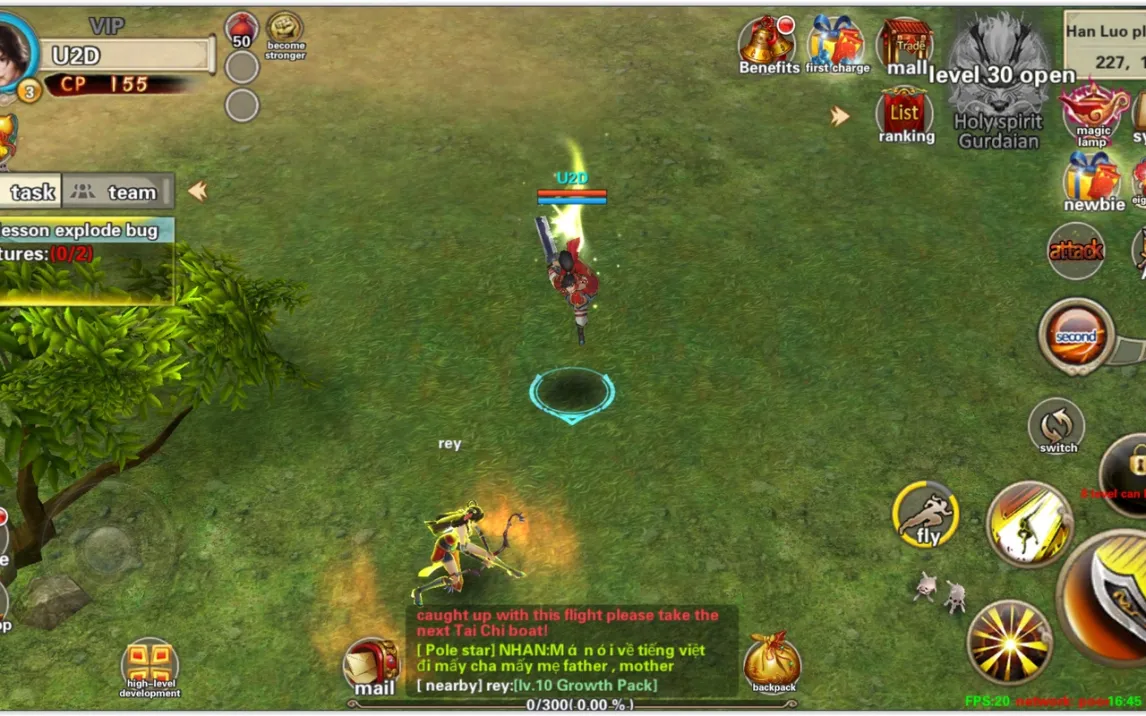This screenshot has width=1146, height=716.
Task: Tap the attack button
Action: (1076, 251)
